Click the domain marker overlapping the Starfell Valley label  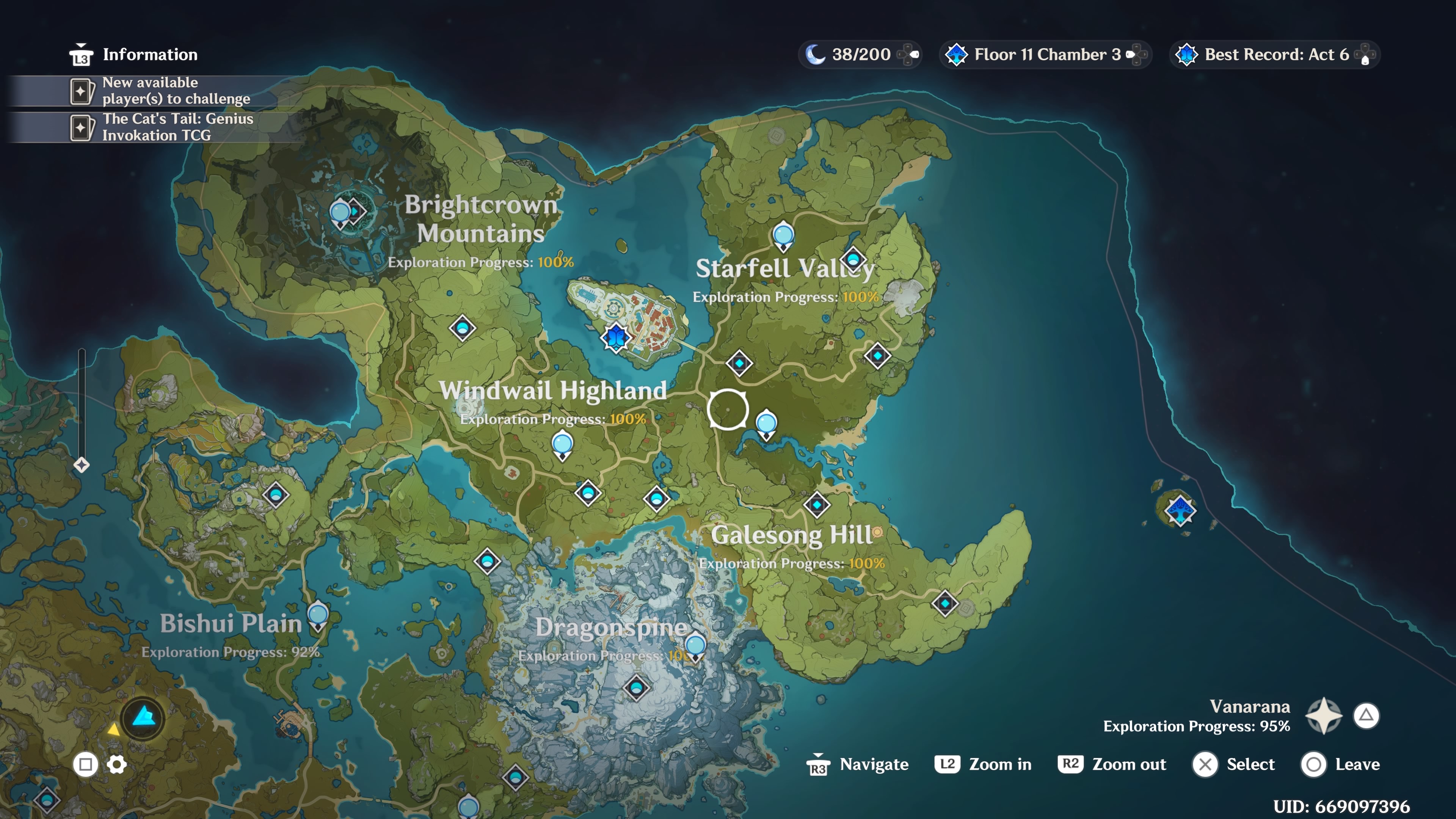tap(853, 260)
